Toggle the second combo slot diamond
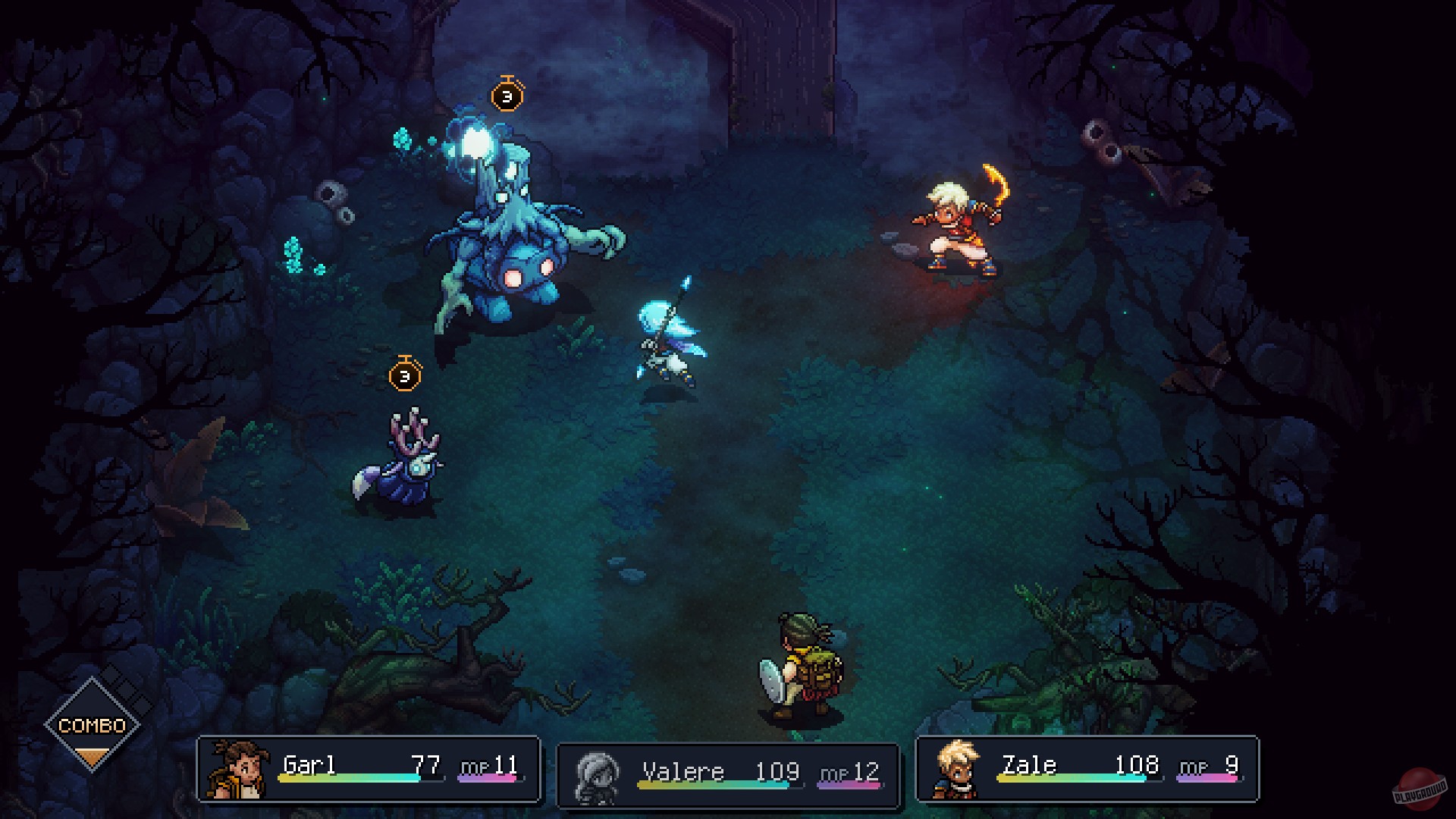The width and height of the screenshot is (1456, 819). 127,691
